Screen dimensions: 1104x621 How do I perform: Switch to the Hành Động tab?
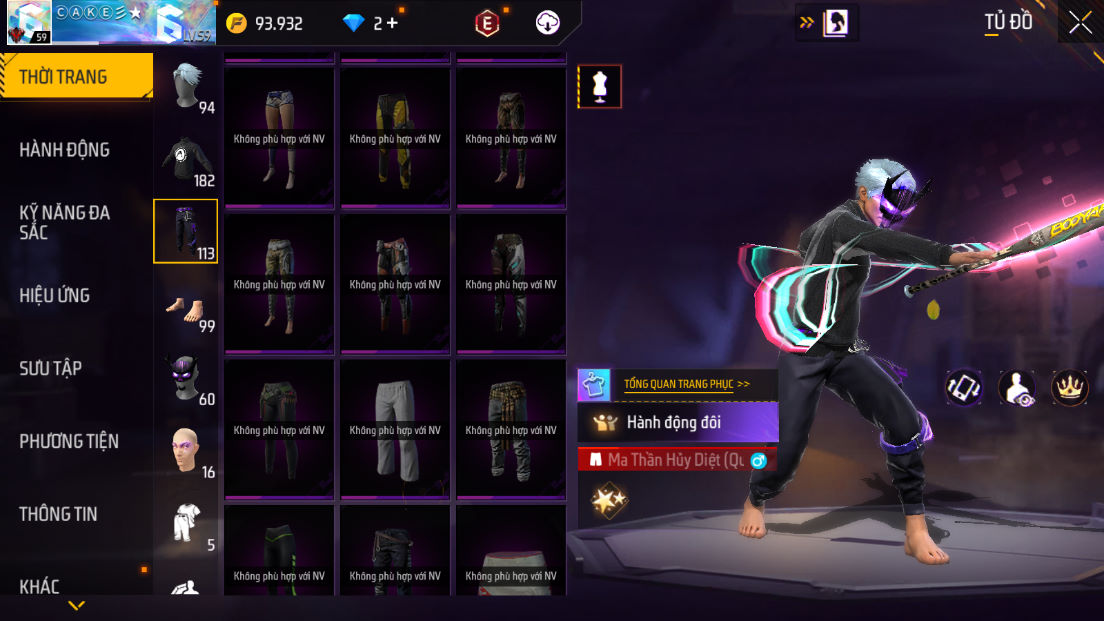coord(65,150)
